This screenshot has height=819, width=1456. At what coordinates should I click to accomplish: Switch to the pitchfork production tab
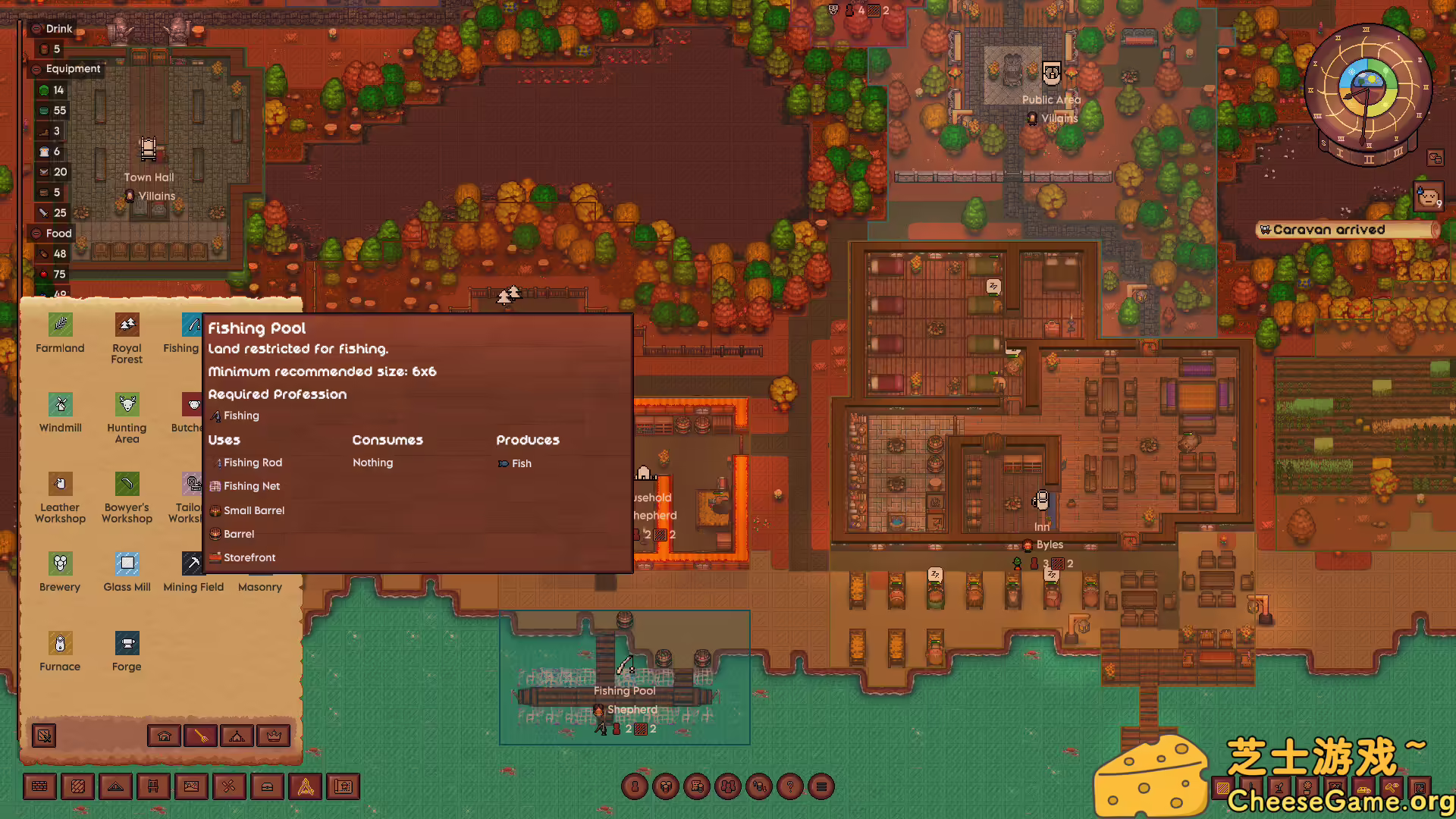click(x=201, y=736)
